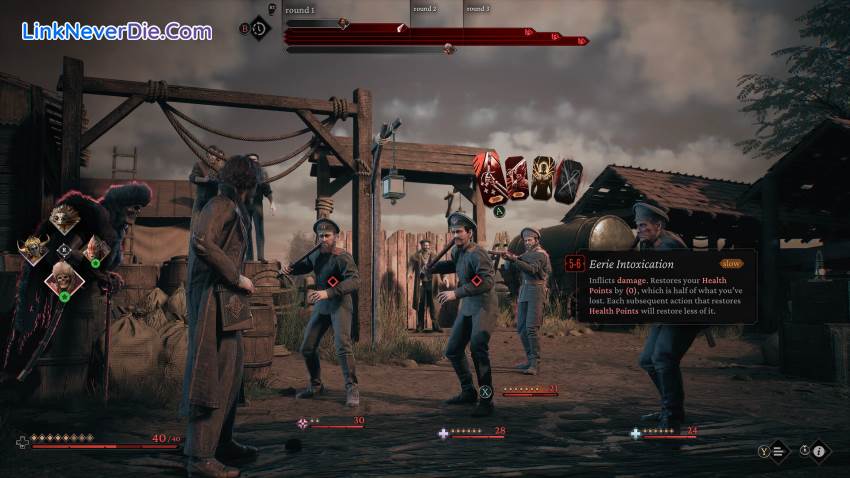This screenshot has height=478, width=850.
Task: Pick the golden figure ability card
Action: [543, 178]
